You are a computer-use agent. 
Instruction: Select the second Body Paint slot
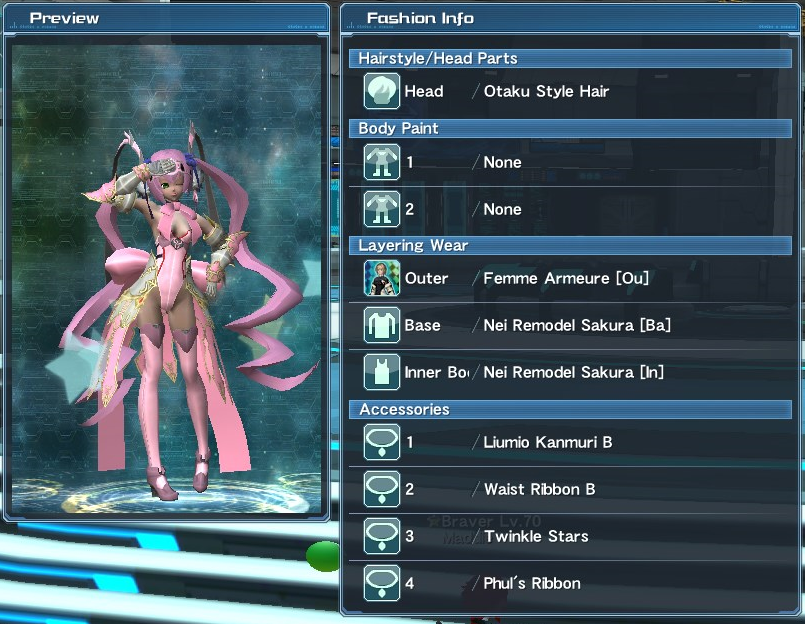[x=570, y=209]
